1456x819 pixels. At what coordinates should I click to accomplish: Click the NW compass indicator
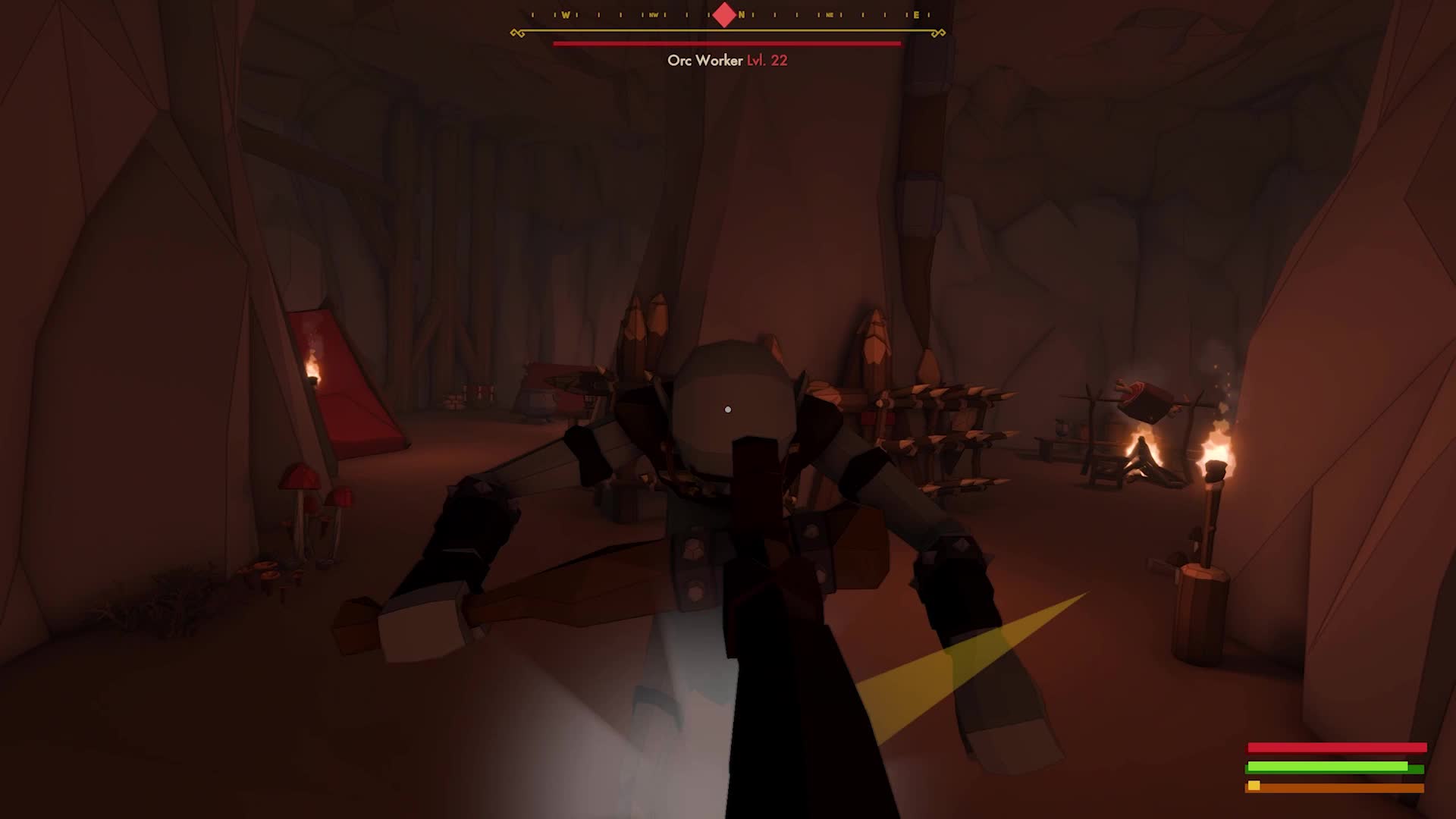[x=653, y=15]
